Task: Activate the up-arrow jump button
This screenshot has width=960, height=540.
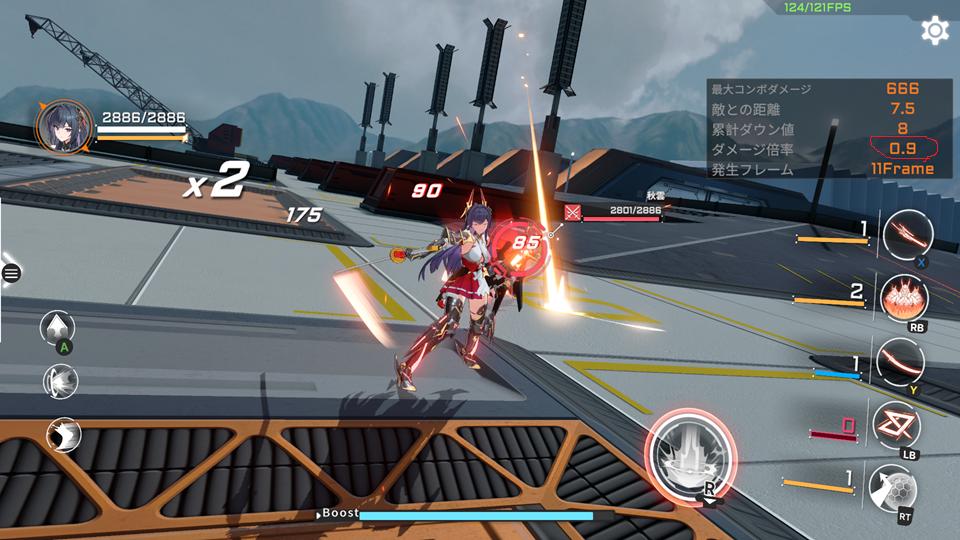Action: click(x=60, y=328)
